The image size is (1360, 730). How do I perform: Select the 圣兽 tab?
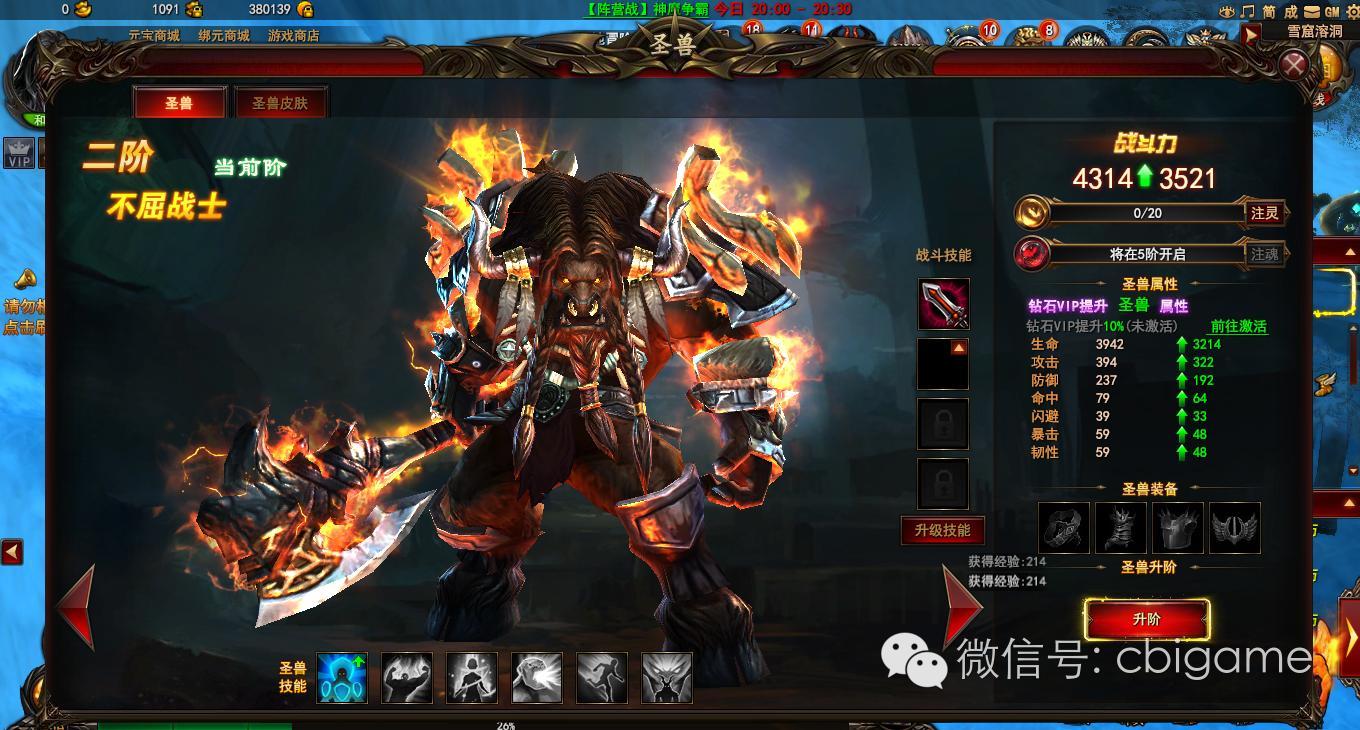[x=179, y=103]
